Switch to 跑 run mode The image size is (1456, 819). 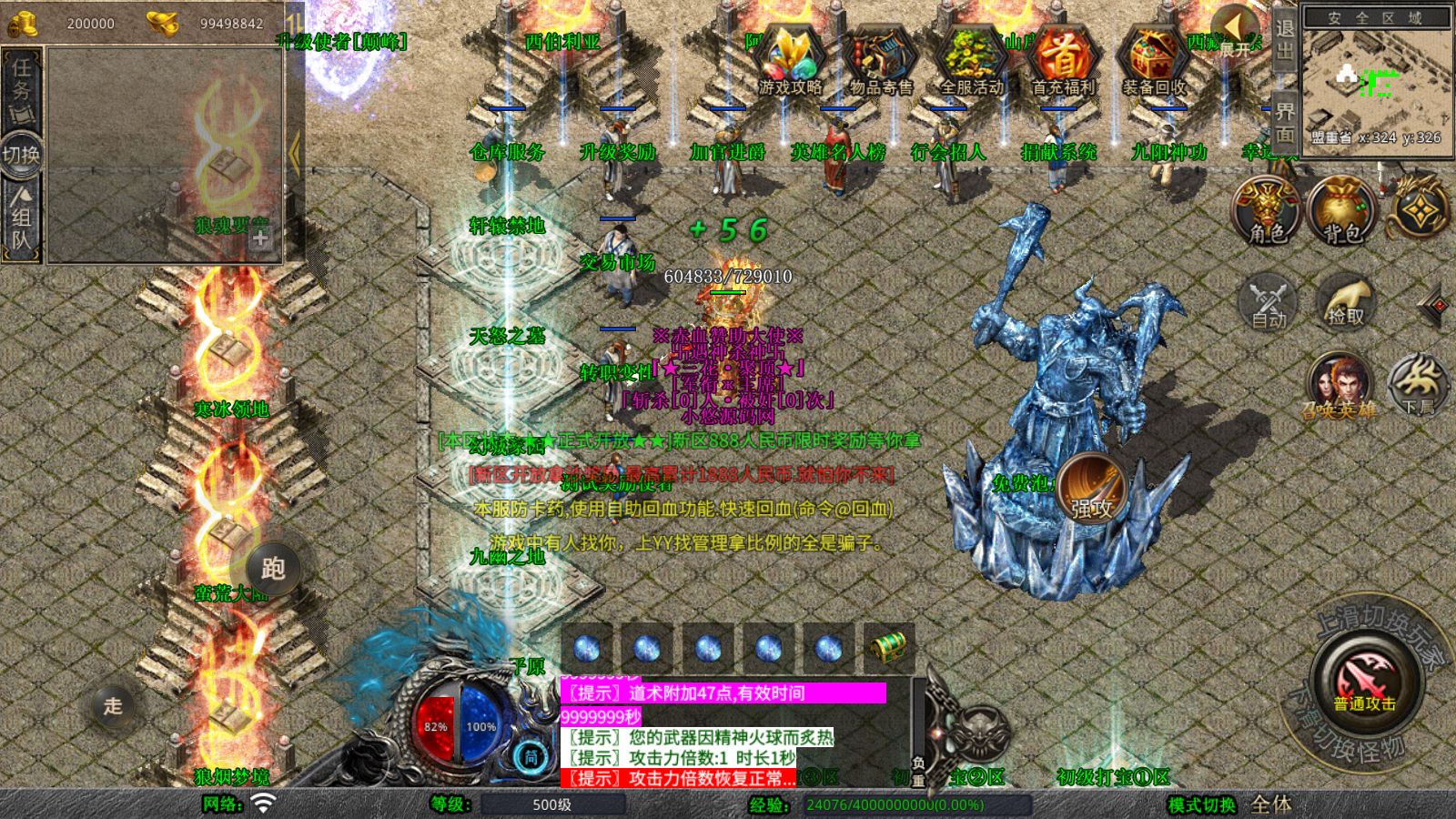click(272, 569)
